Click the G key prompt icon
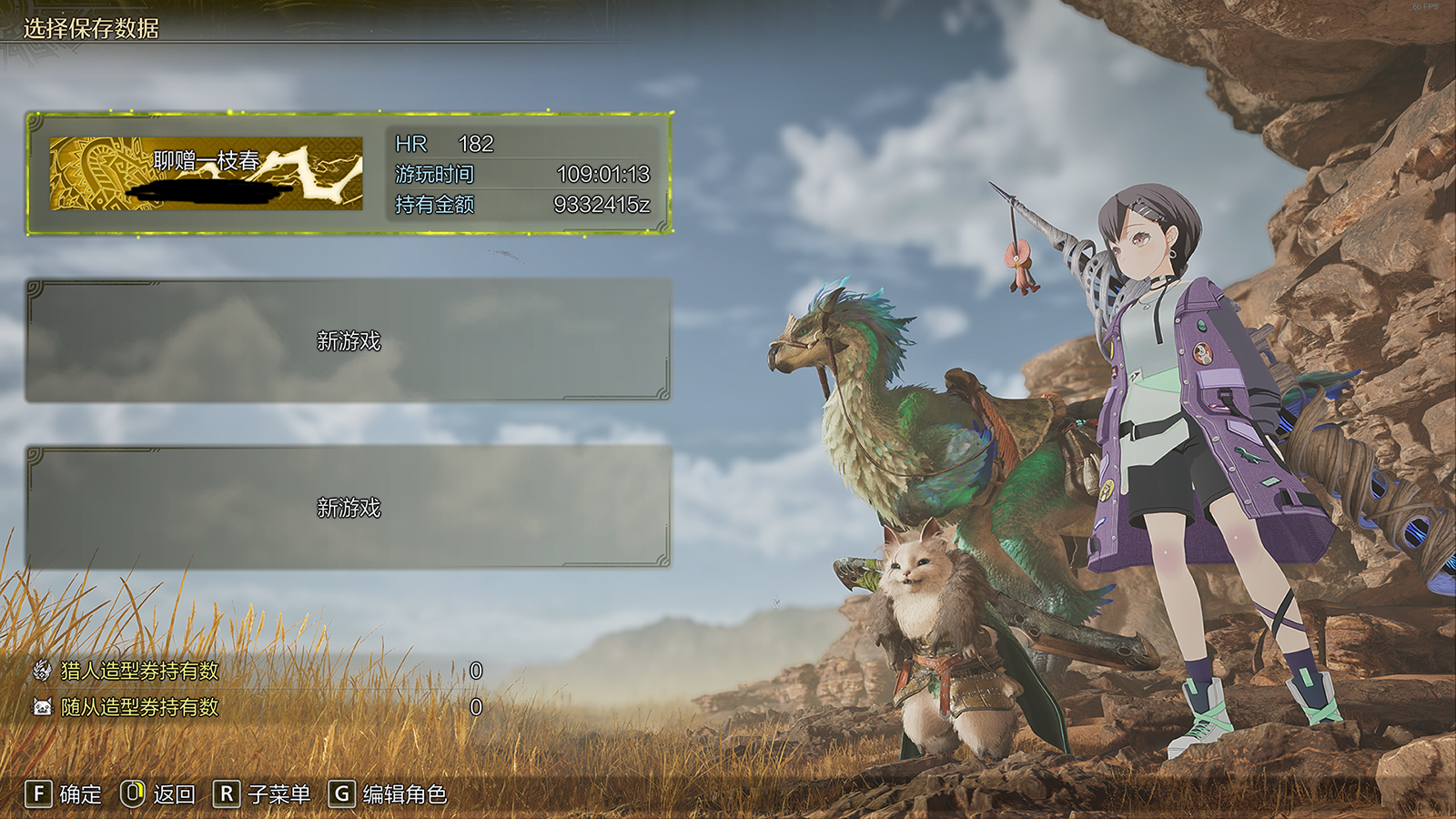Viewport: 1456px width, 819px height. pos(340,794)
